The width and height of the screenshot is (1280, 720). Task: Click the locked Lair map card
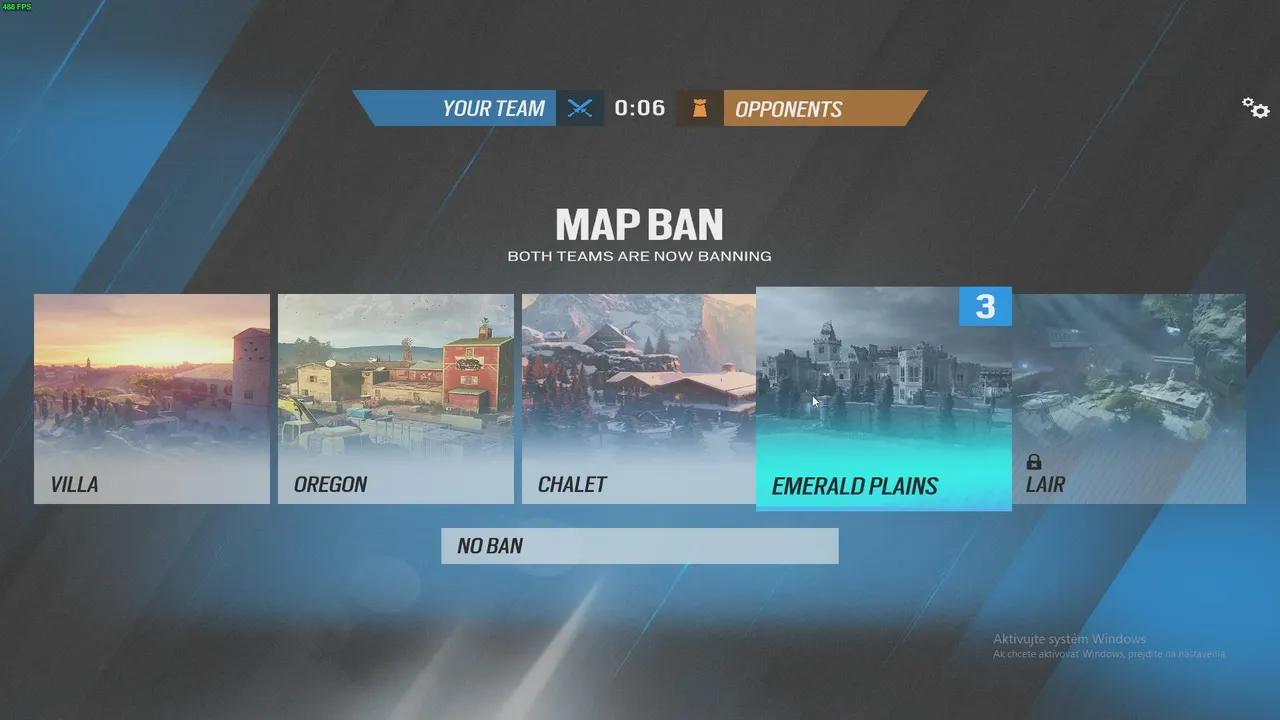pos(1128,397)
